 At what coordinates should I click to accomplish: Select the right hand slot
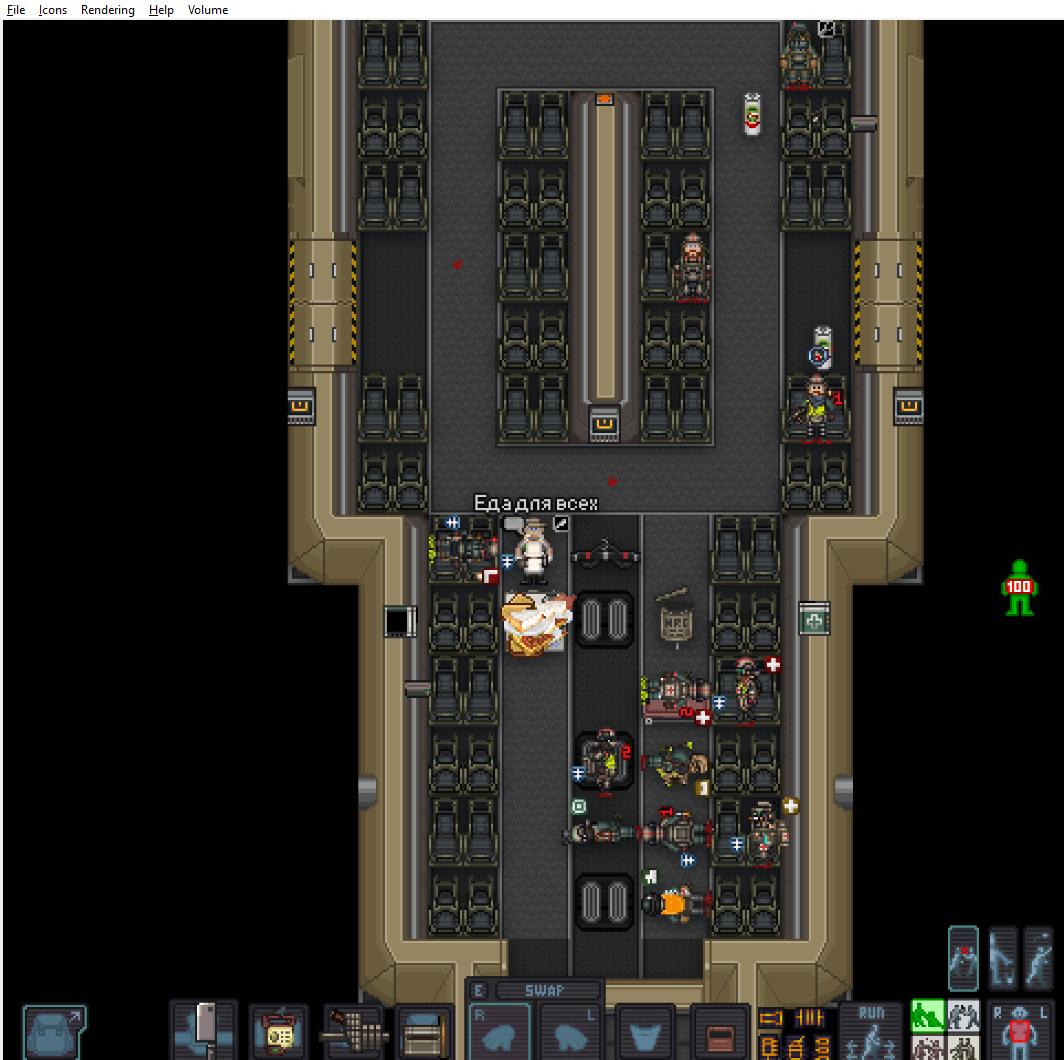[500, 1034]
